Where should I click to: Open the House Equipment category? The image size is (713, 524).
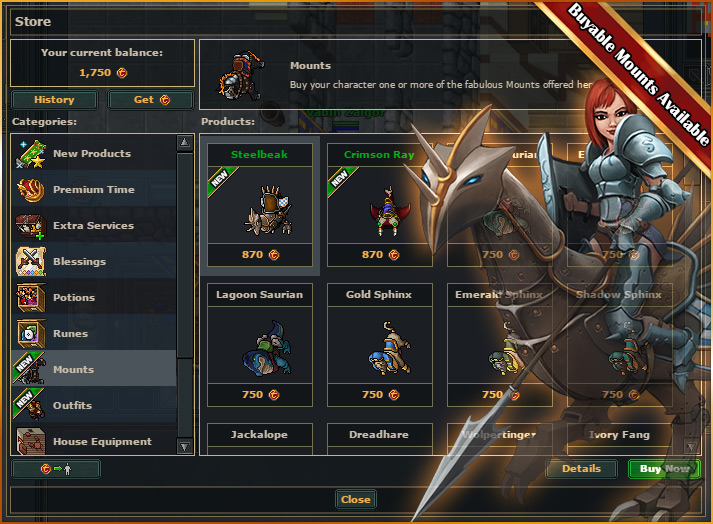click(102, 441)
